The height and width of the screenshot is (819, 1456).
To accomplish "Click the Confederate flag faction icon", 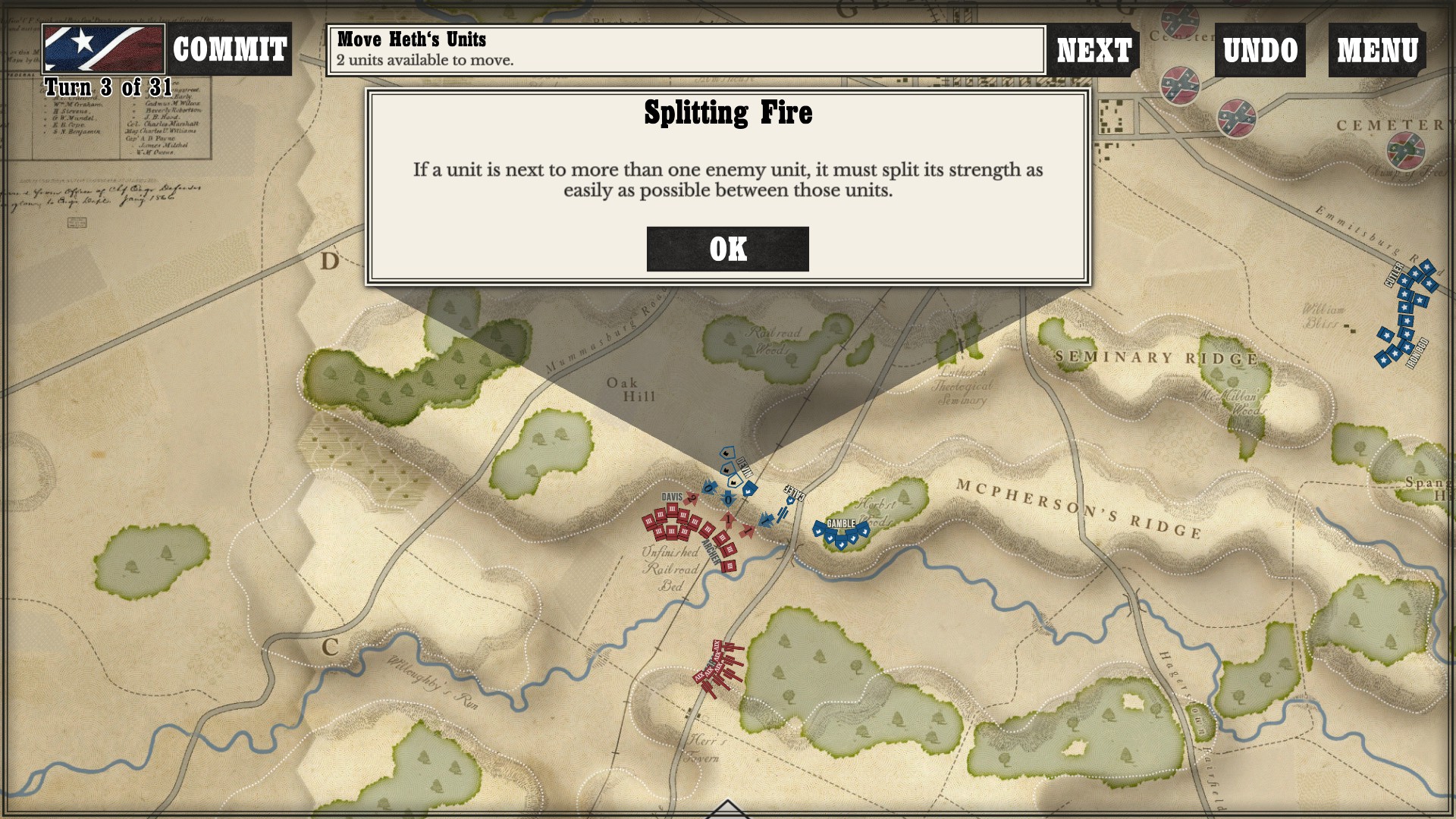I will 103,49.
